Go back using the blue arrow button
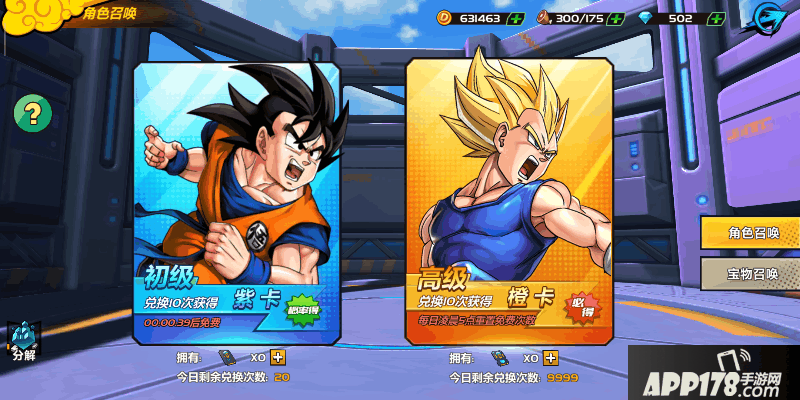 pos(768,20)
